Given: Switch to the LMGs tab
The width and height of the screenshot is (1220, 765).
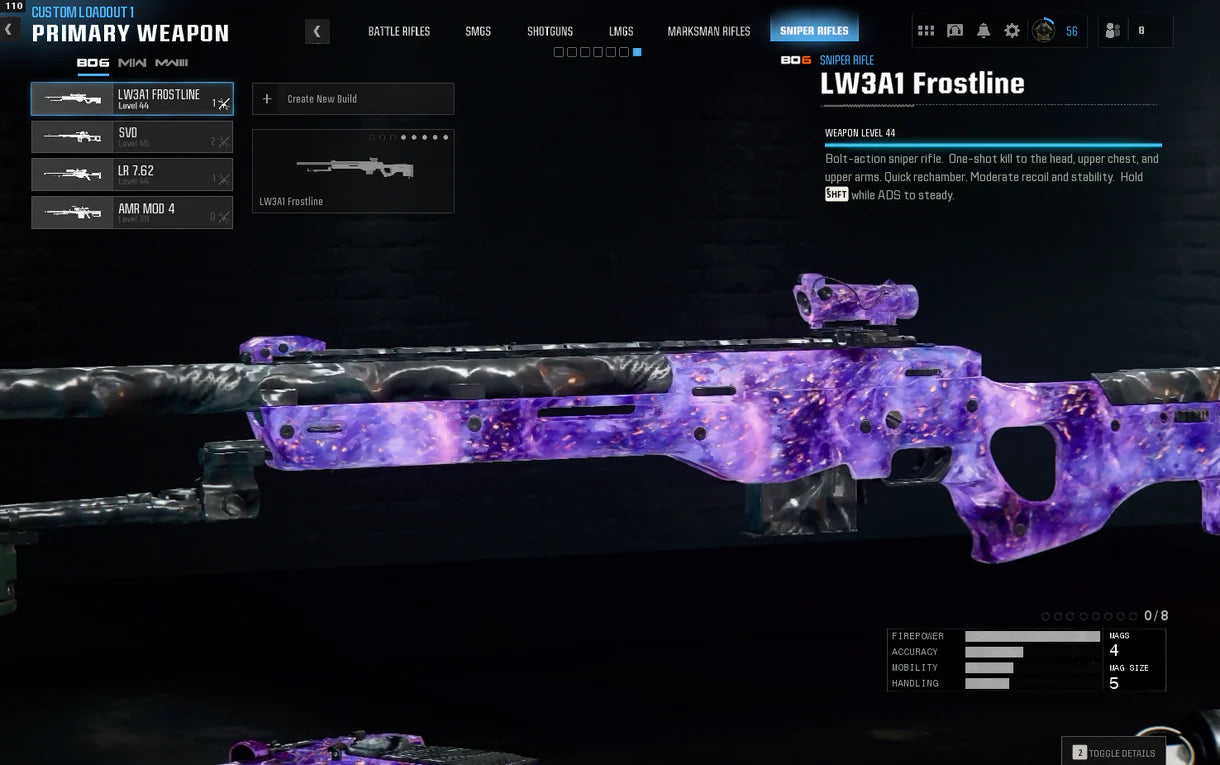Looking at the screenshot, I should click(621, 31).
